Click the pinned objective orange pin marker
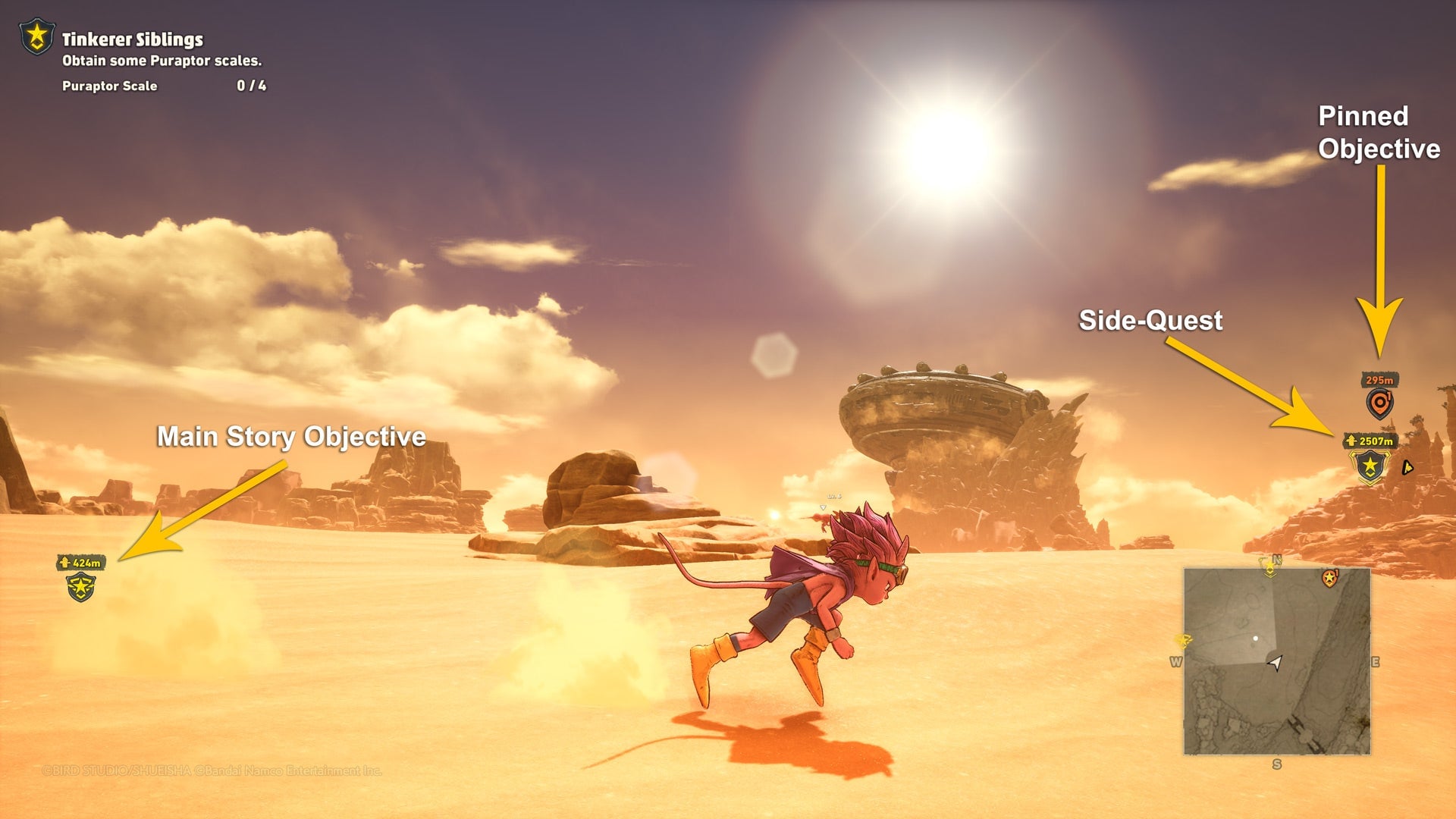The image size is (1456, 819). coord(1379,403)
